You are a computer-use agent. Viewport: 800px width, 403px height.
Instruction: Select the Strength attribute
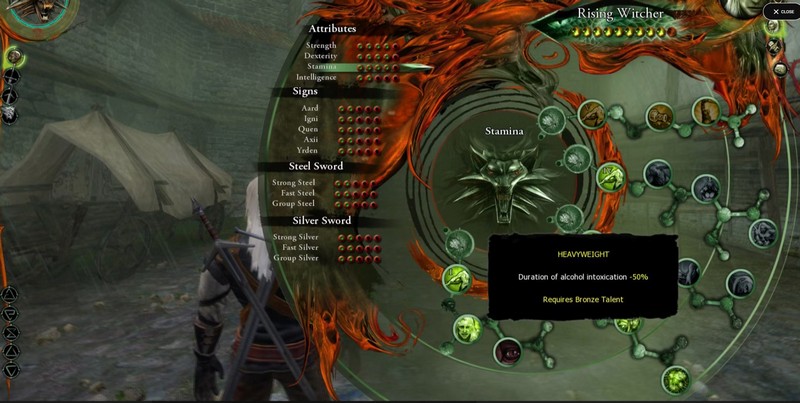click(321, 45)
